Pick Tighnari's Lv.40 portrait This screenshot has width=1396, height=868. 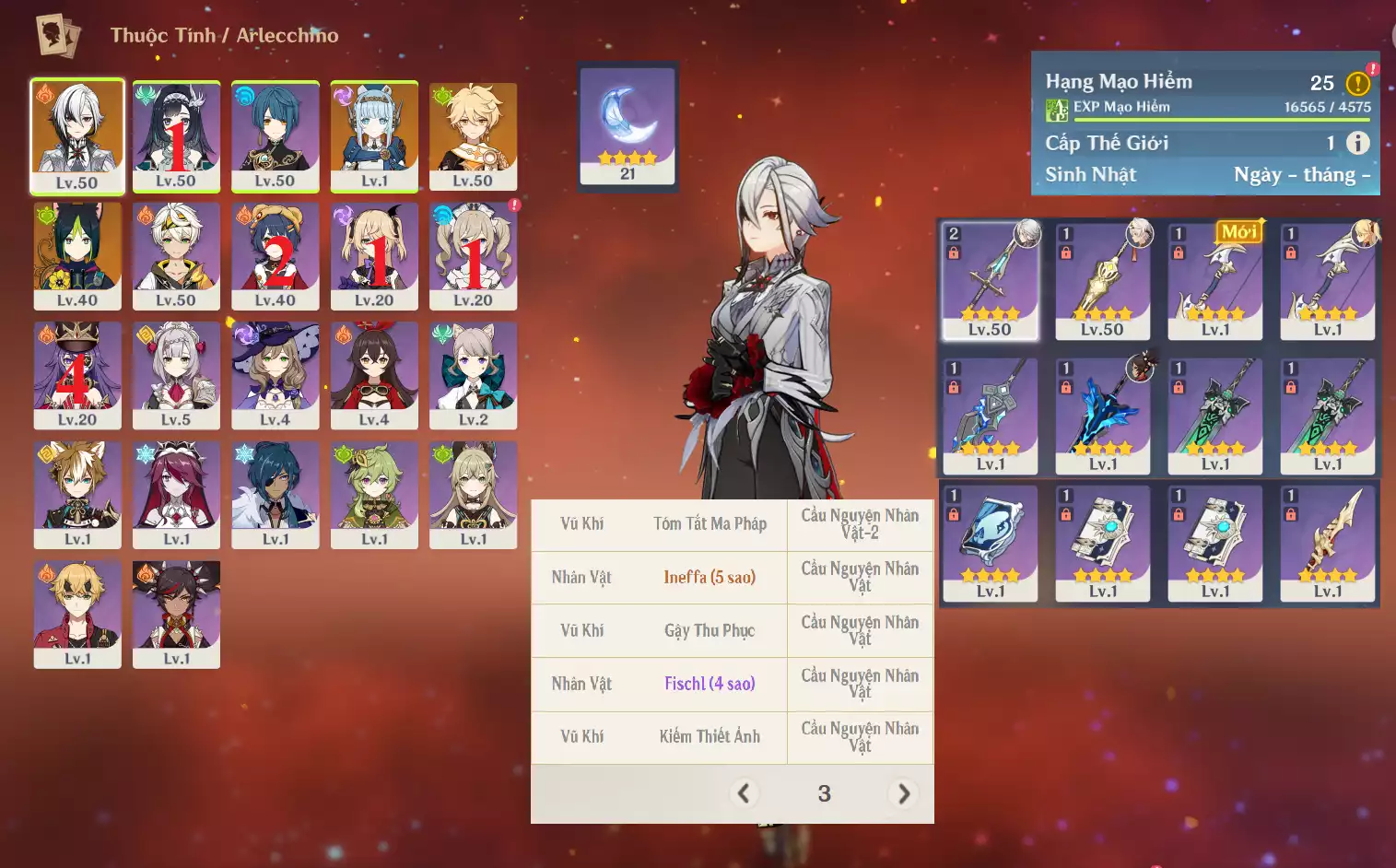pos(77,255)
